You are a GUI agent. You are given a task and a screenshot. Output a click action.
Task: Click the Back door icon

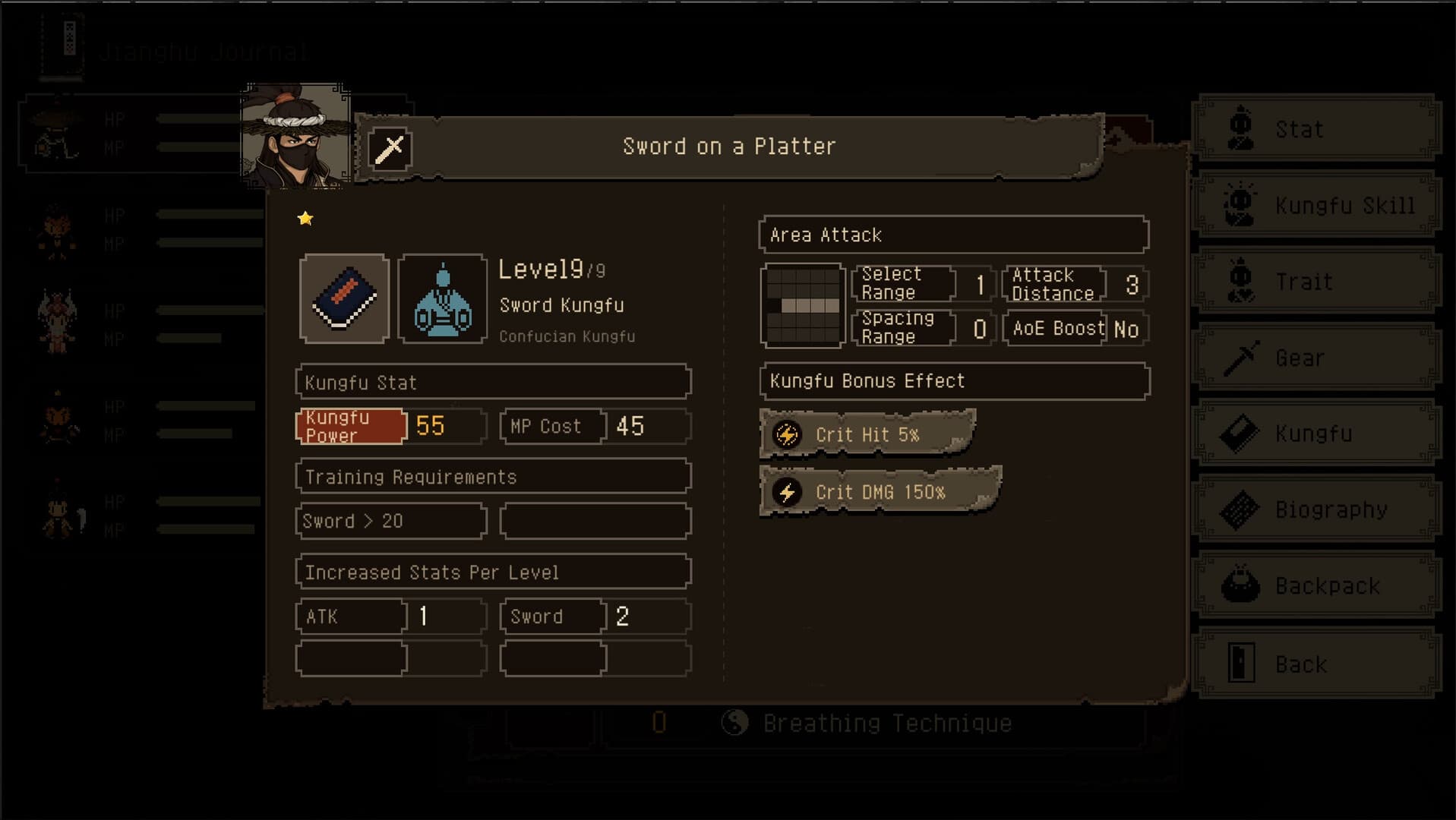coord(1240,662)
